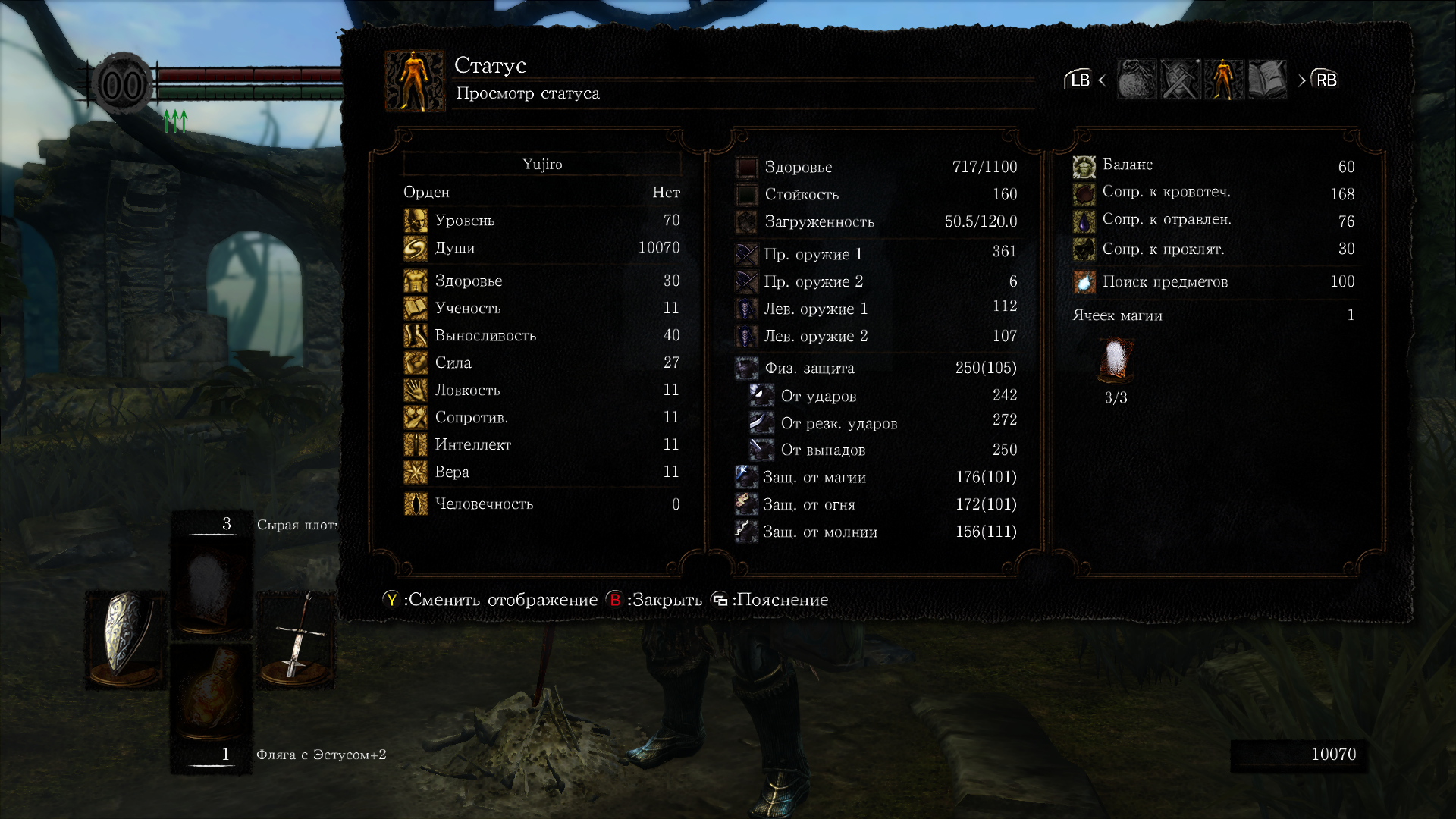Choose the Ученость attribute row
The width and height of the screenshot is (1456, 819).
541,308
